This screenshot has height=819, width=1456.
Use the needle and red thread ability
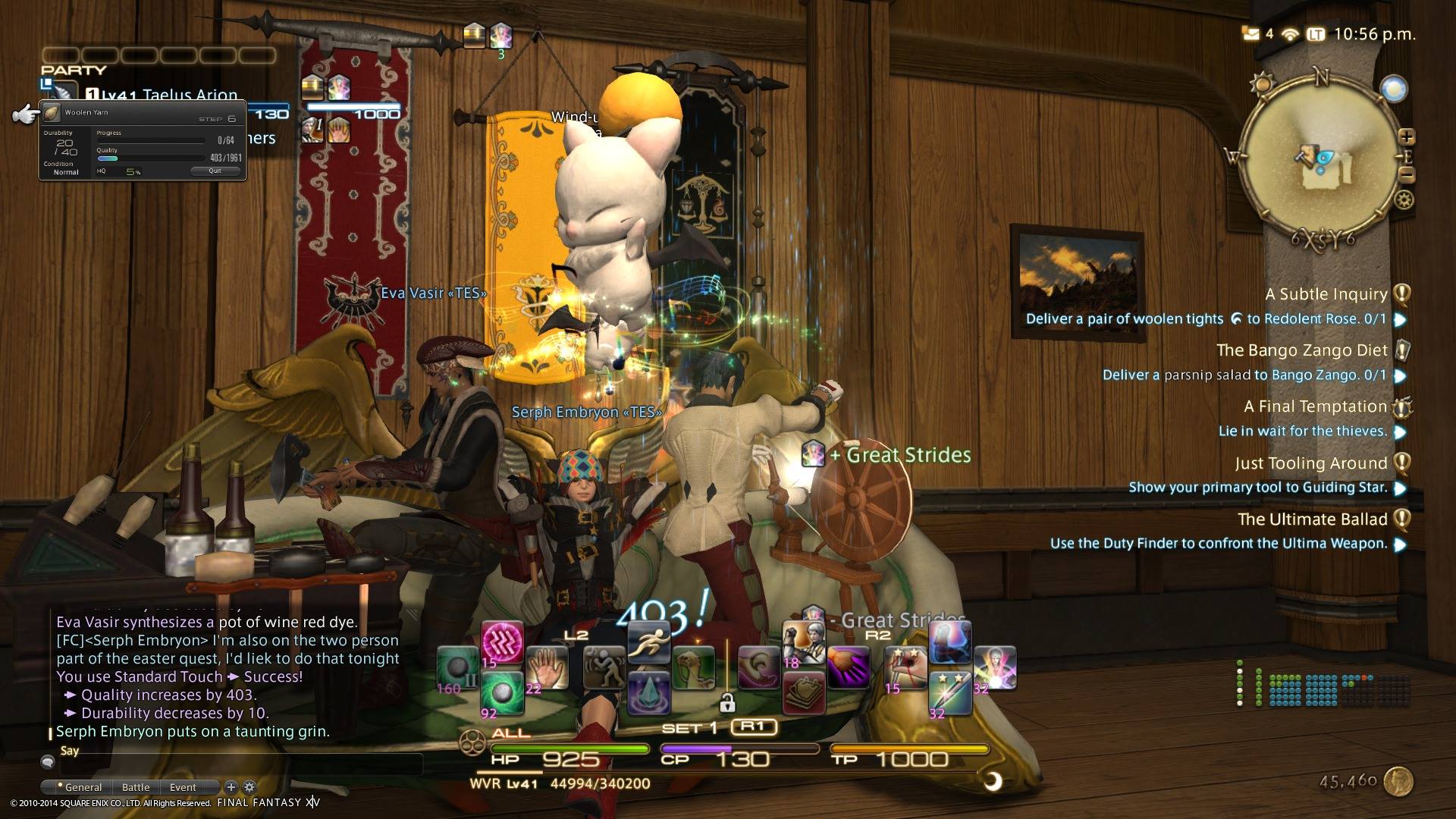(x=908, y=669)
